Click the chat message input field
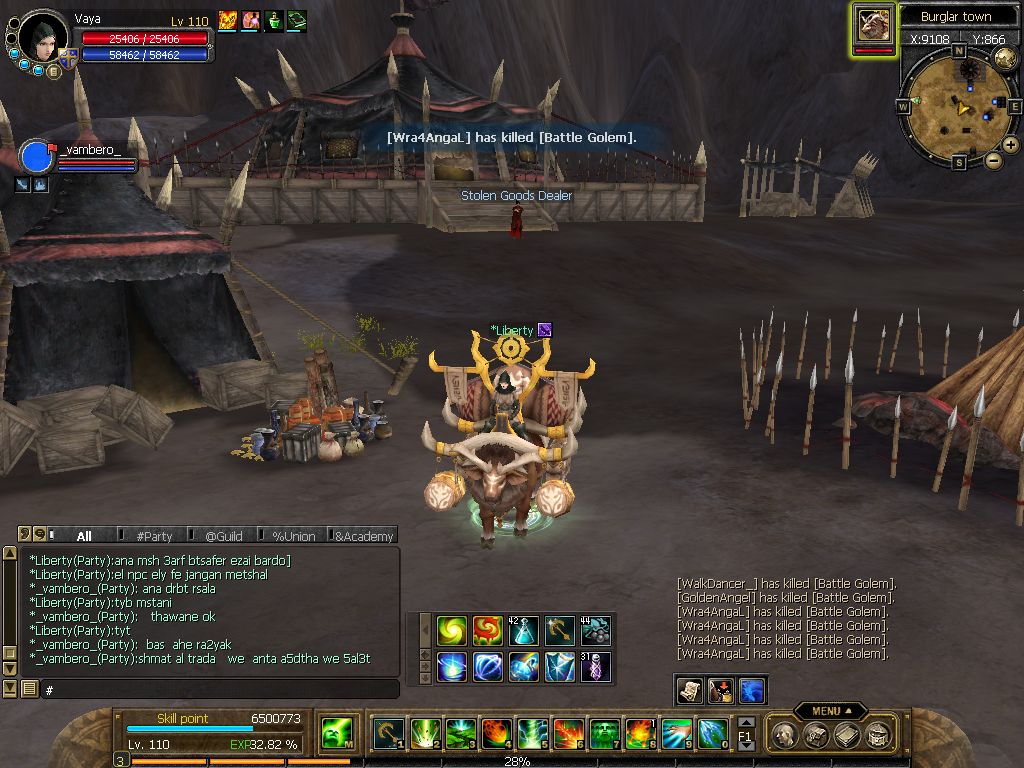 (x=220, y=689)
